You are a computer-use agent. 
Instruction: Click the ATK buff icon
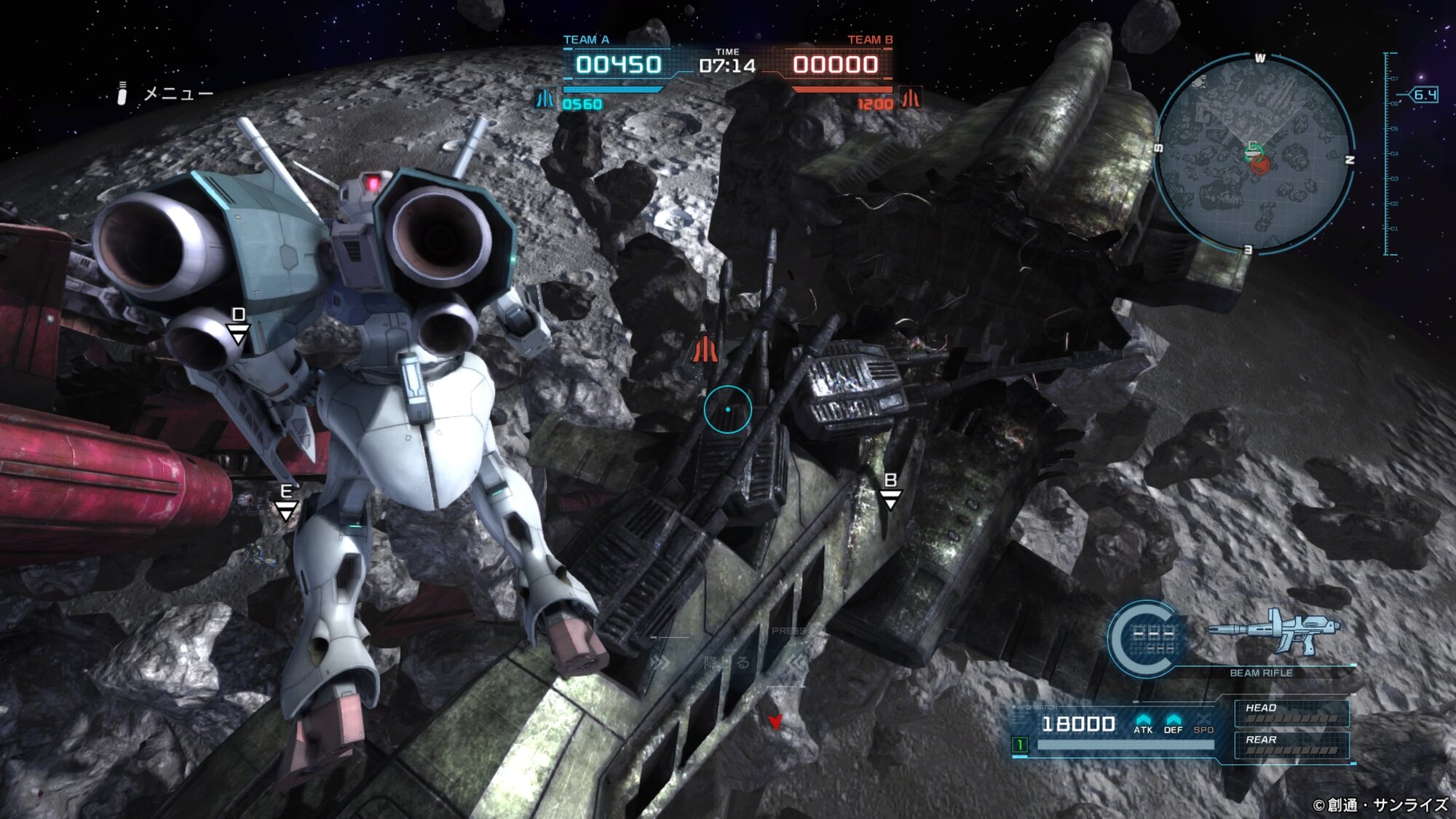pyautogui.click(x=1143, y=723)
